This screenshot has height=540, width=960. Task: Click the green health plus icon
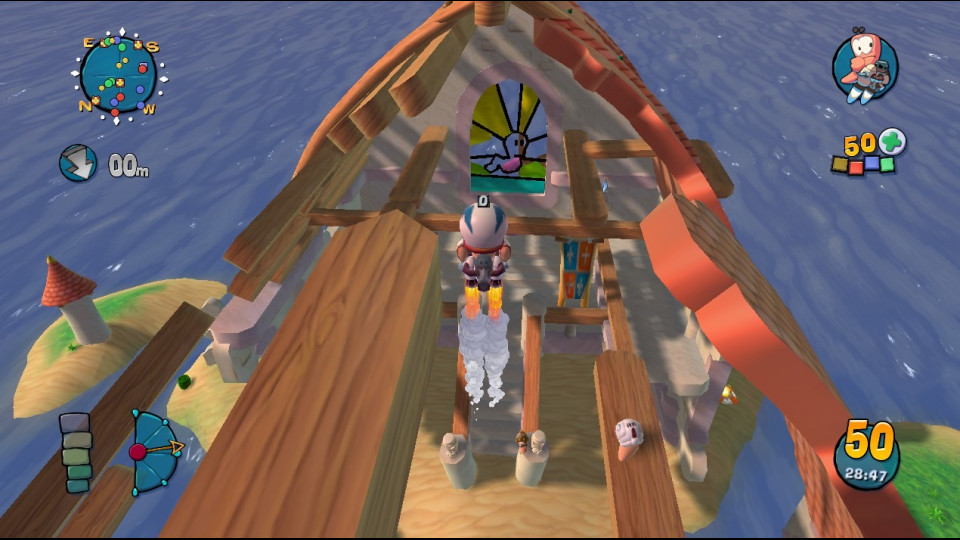(892, 143)
